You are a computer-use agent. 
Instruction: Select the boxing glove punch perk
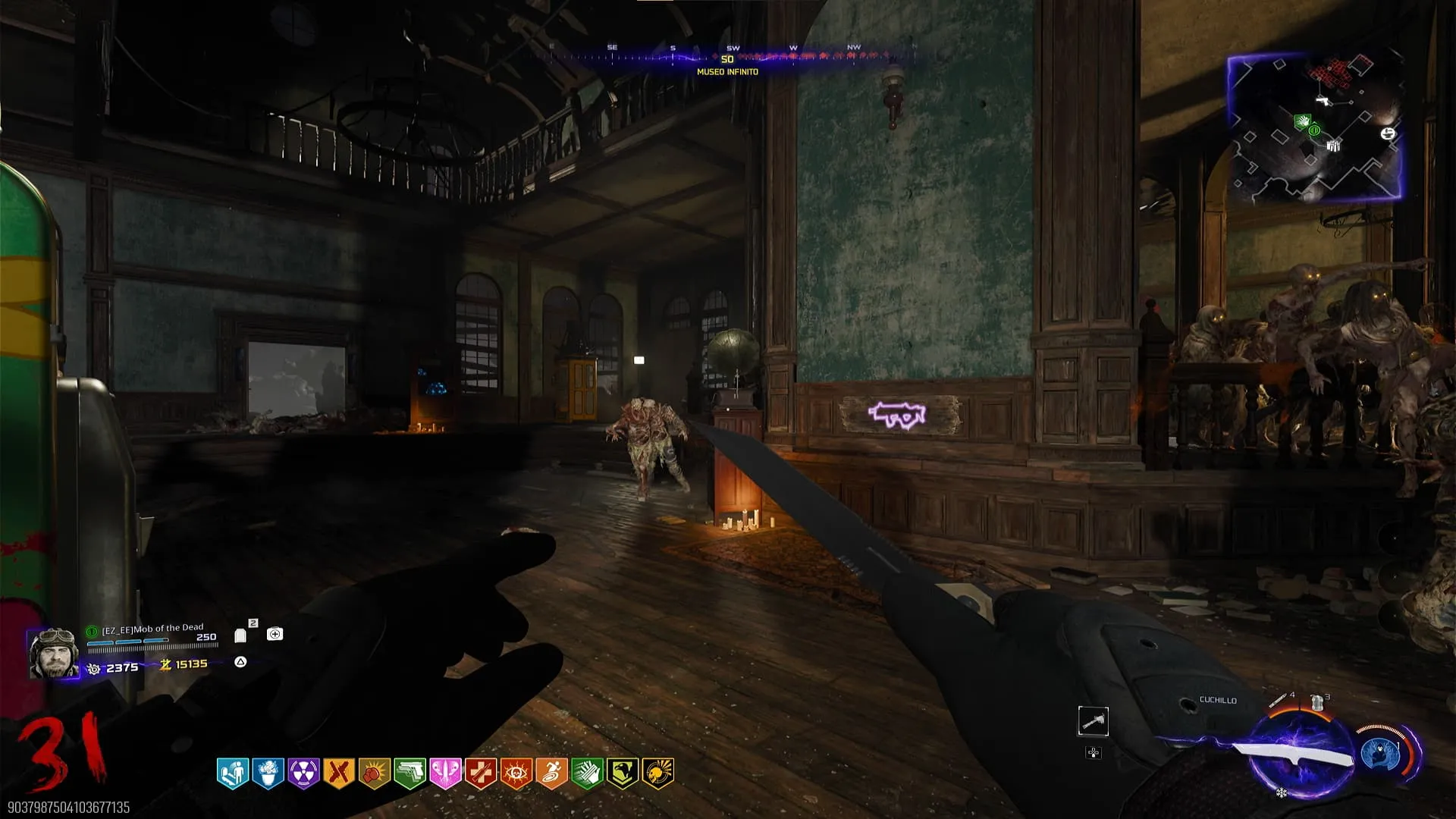pyautogui.click(x=375, y=773)
